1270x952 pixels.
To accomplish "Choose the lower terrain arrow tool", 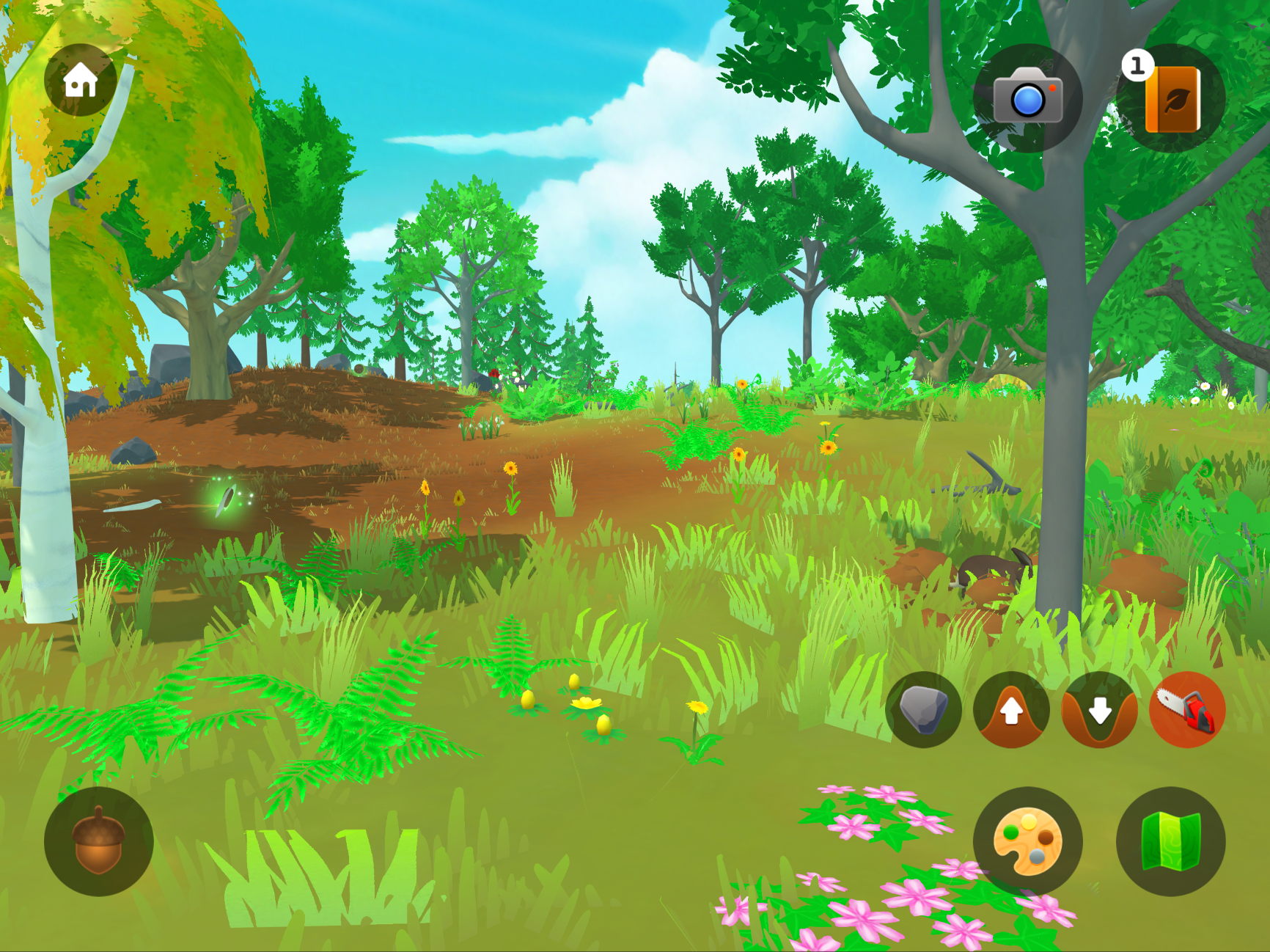I will (1099, 709).
